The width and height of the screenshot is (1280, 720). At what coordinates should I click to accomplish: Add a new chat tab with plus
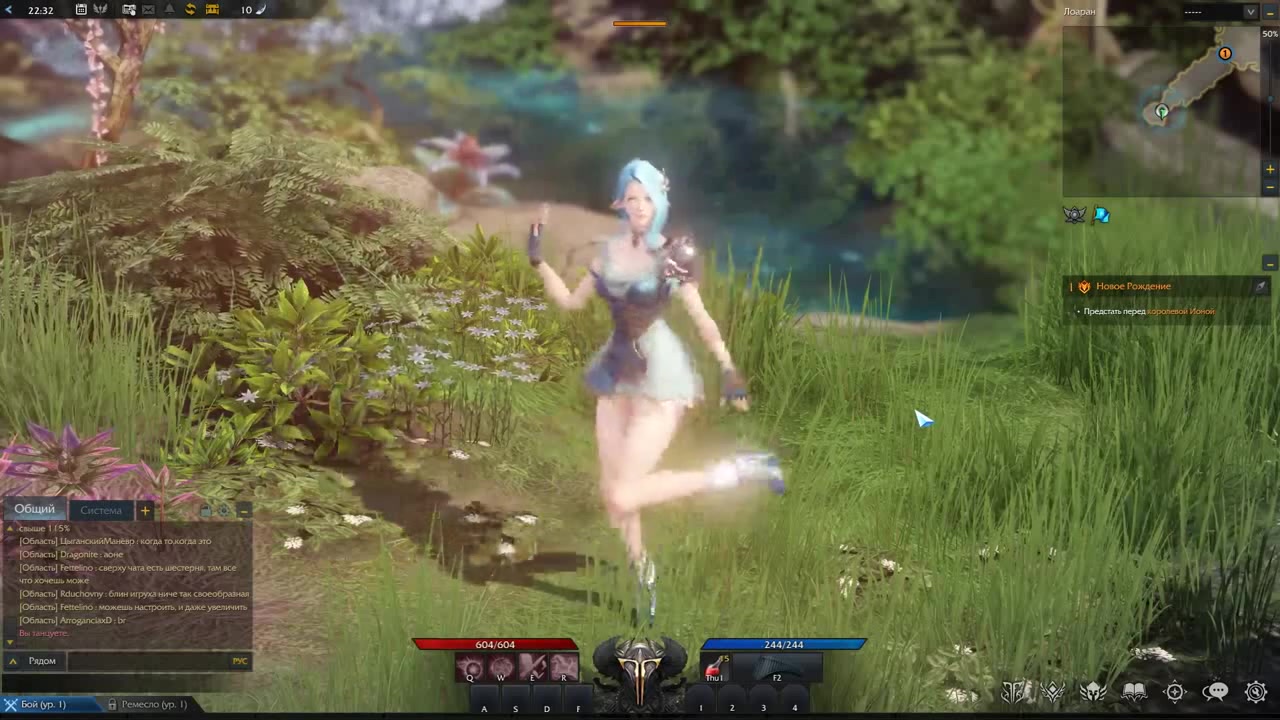click(x=145, y=510)
